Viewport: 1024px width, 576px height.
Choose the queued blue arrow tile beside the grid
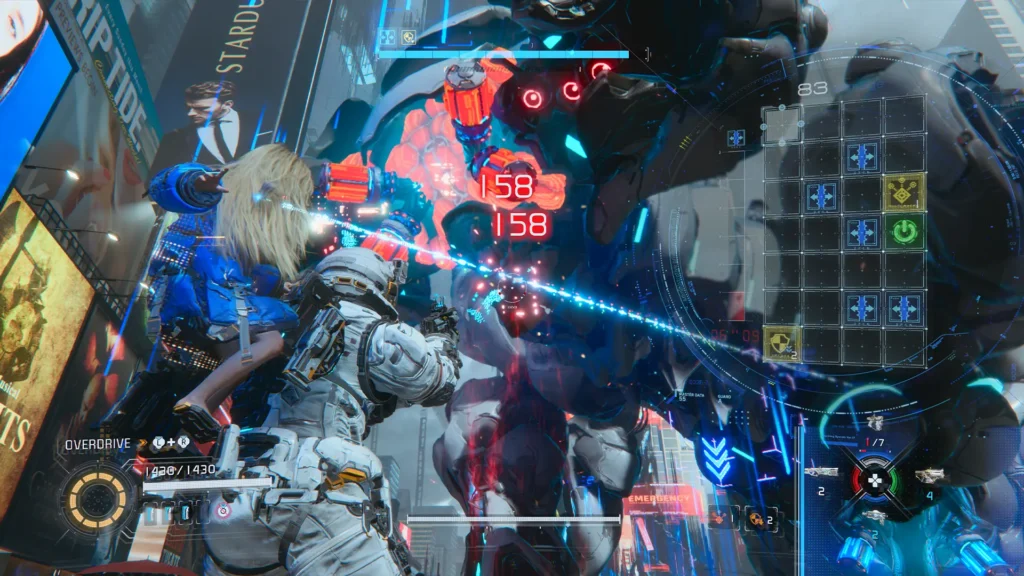[x=736, y=138]
